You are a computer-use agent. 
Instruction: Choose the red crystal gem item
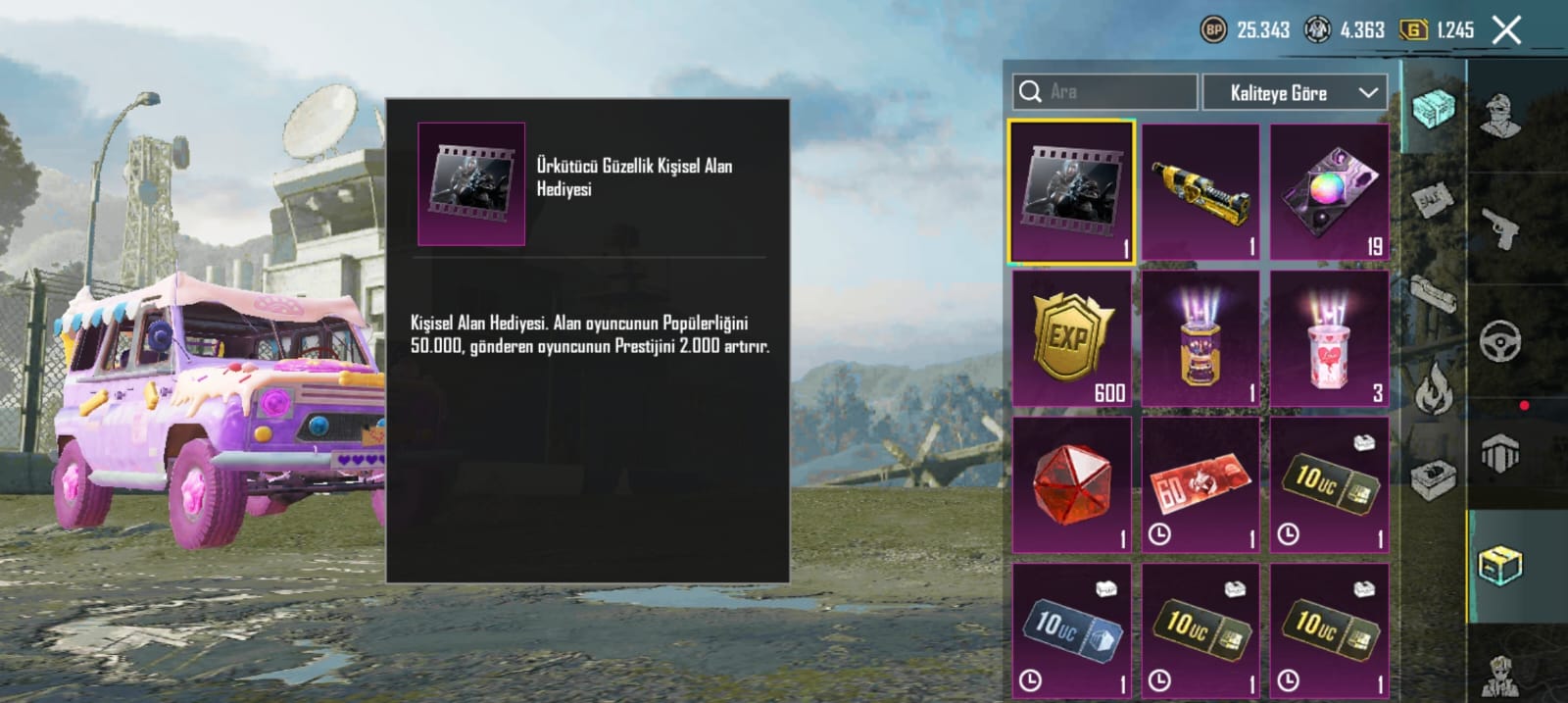pos(1071,484)
